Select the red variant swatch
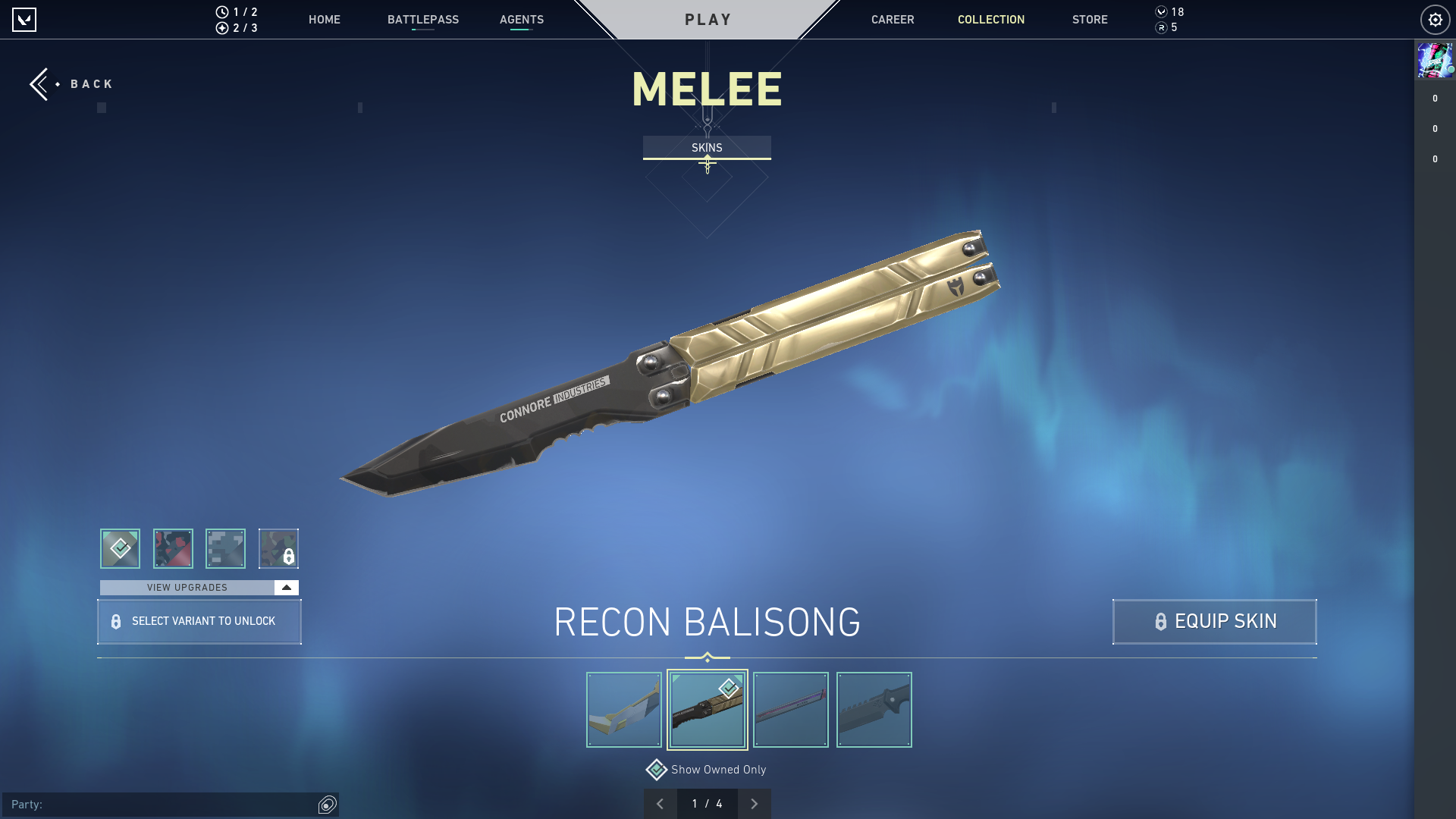 [x=173, y=548]
